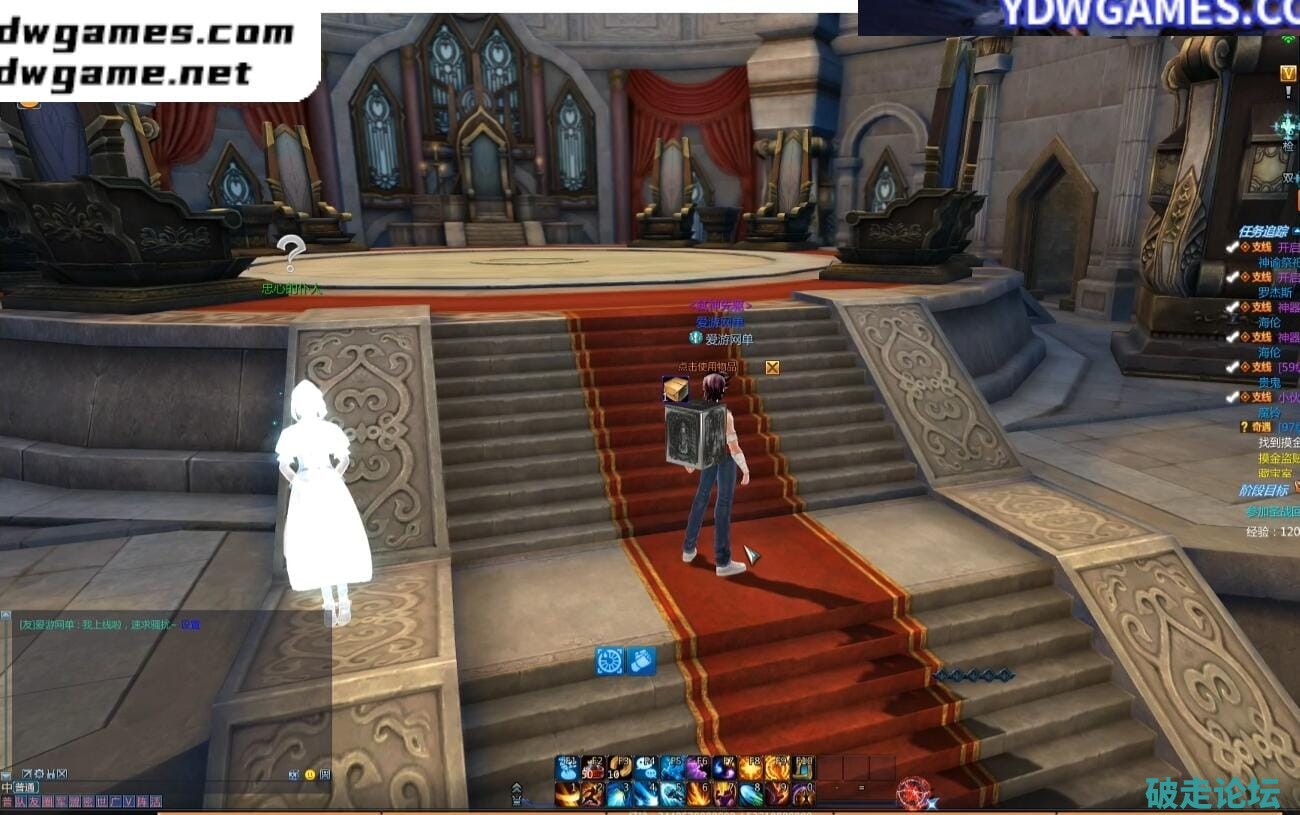
Task: Activate the blue gear icon above the hotbar
Action: (x=609, y=660)
